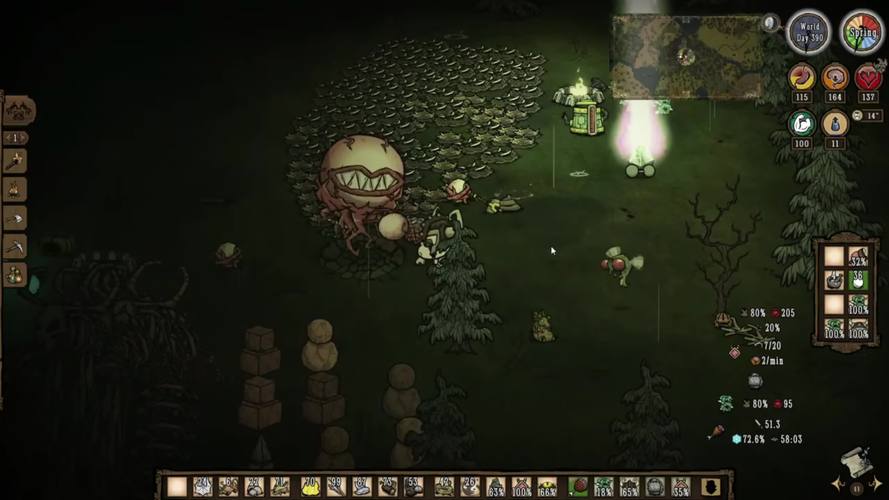This screenshot has width=889, height=500.
Task: Select the hotbar item at 35% durability
Action: coord(681,486)
